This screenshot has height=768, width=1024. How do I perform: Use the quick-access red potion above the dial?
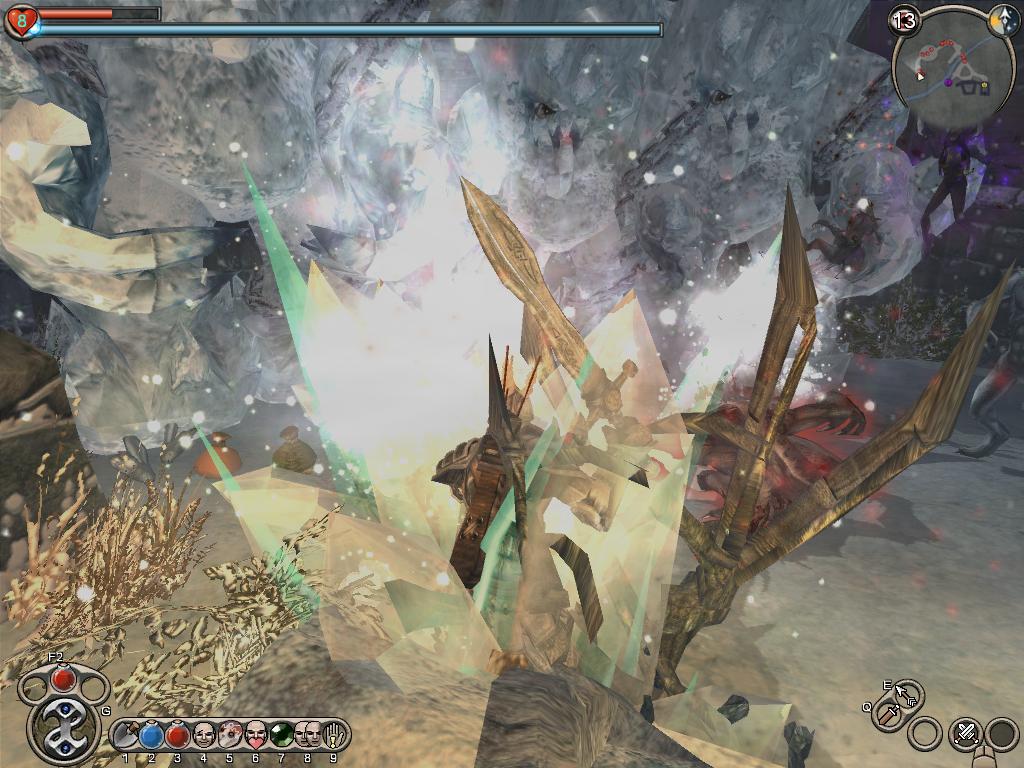click(64, 679)
